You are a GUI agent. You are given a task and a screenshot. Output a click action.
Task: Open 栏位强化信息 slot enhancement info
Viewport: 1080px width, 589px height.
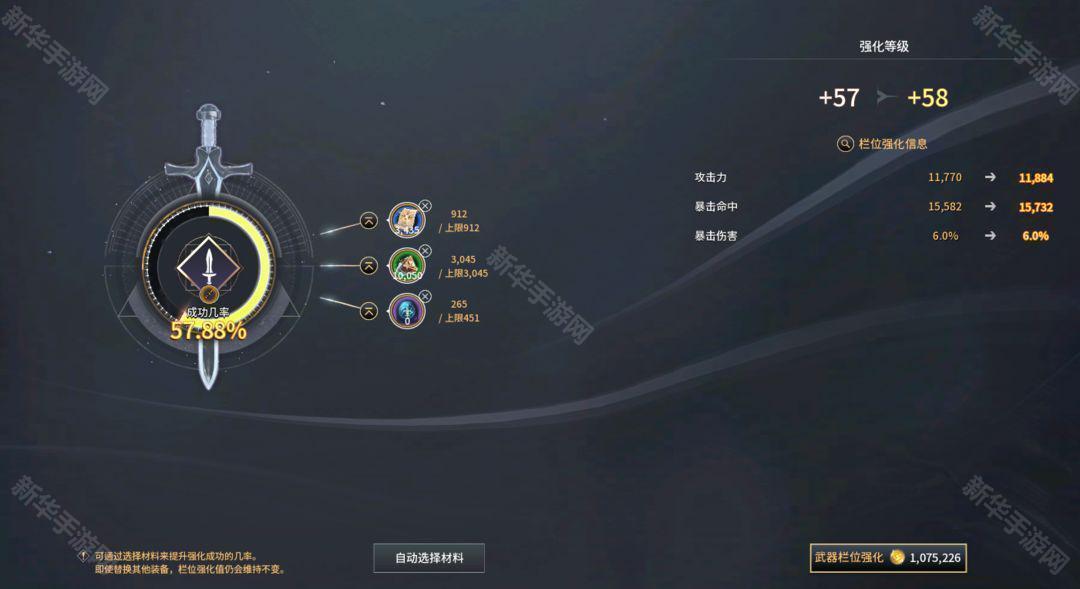click(x=882, y=143)
